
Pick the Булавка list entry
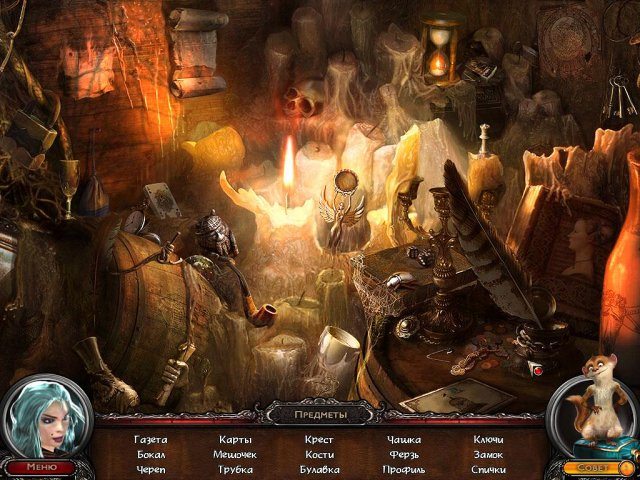point(320,469)
